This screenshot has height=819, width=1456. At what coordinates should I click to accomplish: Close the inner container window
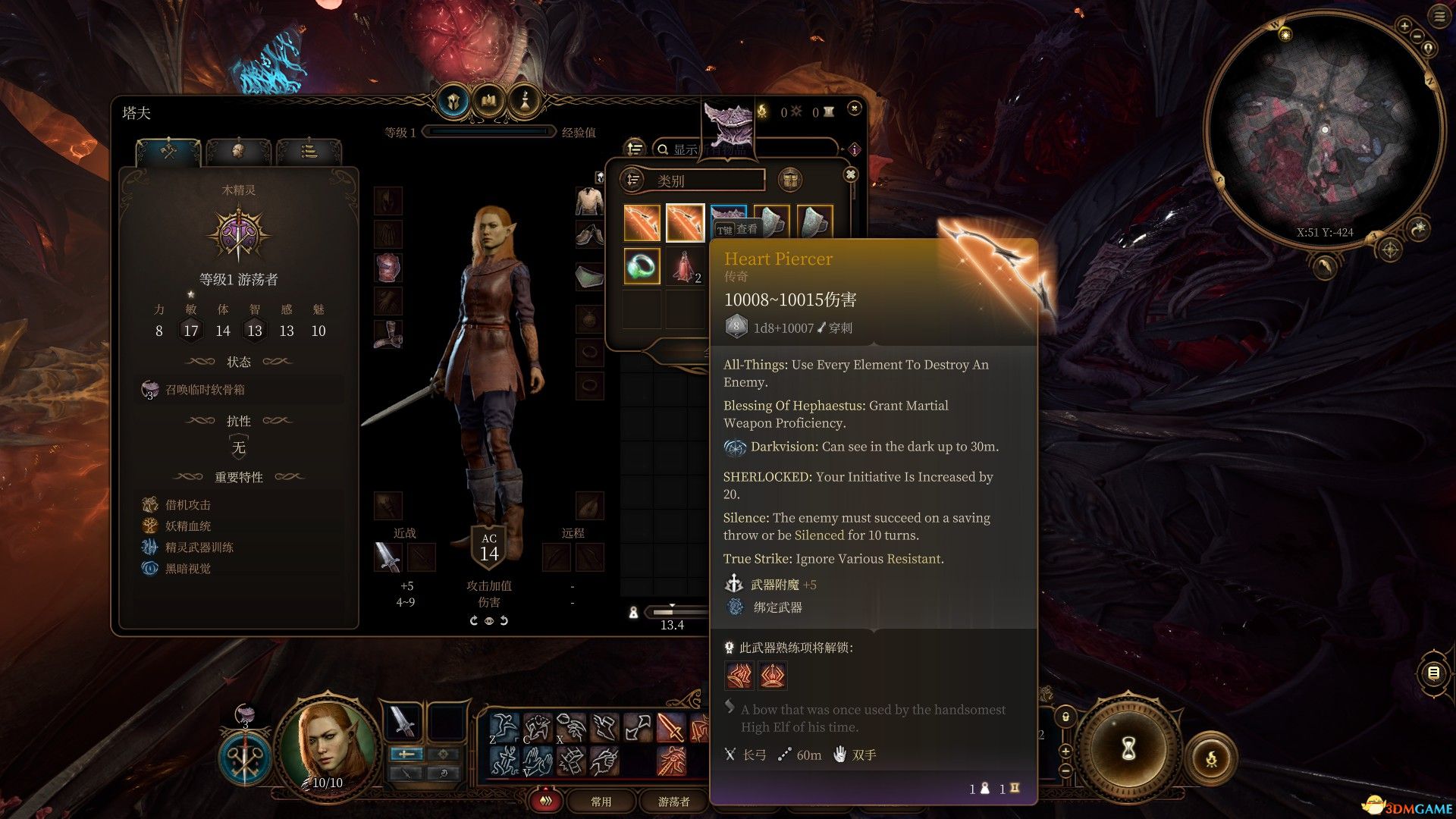coord(851,175)
